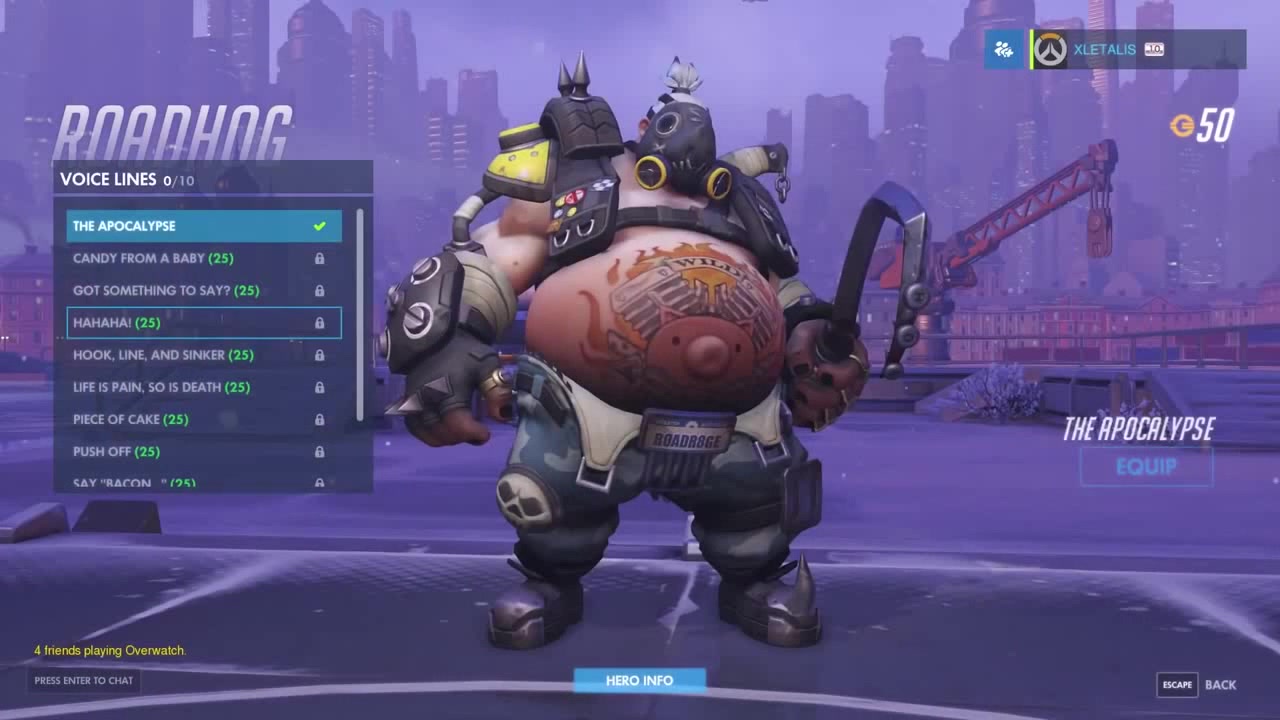Click the lock icon beside PUSH OFF
The image size is (1280, 720).
(321, 452)
